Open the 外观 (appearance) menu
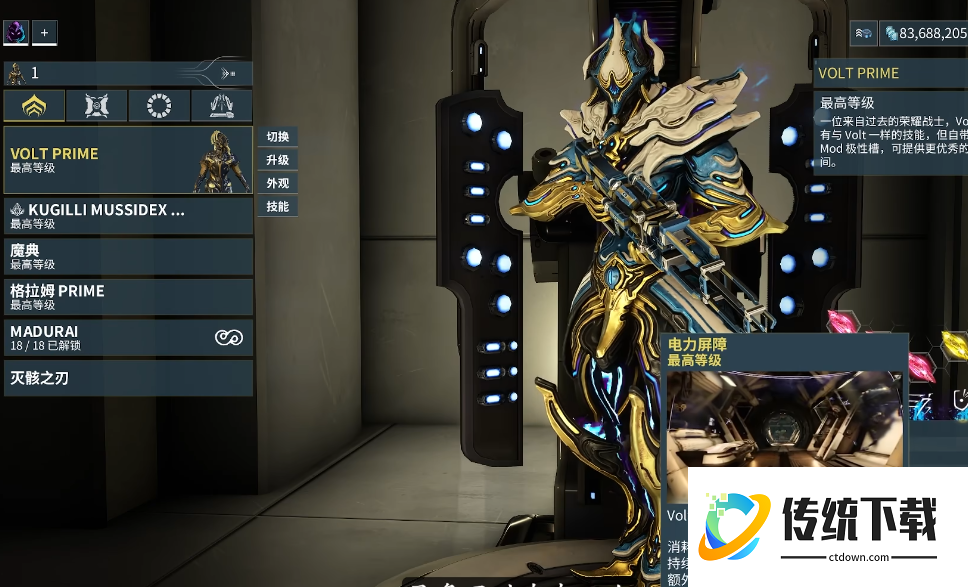This screenshot has width=968, height=587. (x=277, y=183)
